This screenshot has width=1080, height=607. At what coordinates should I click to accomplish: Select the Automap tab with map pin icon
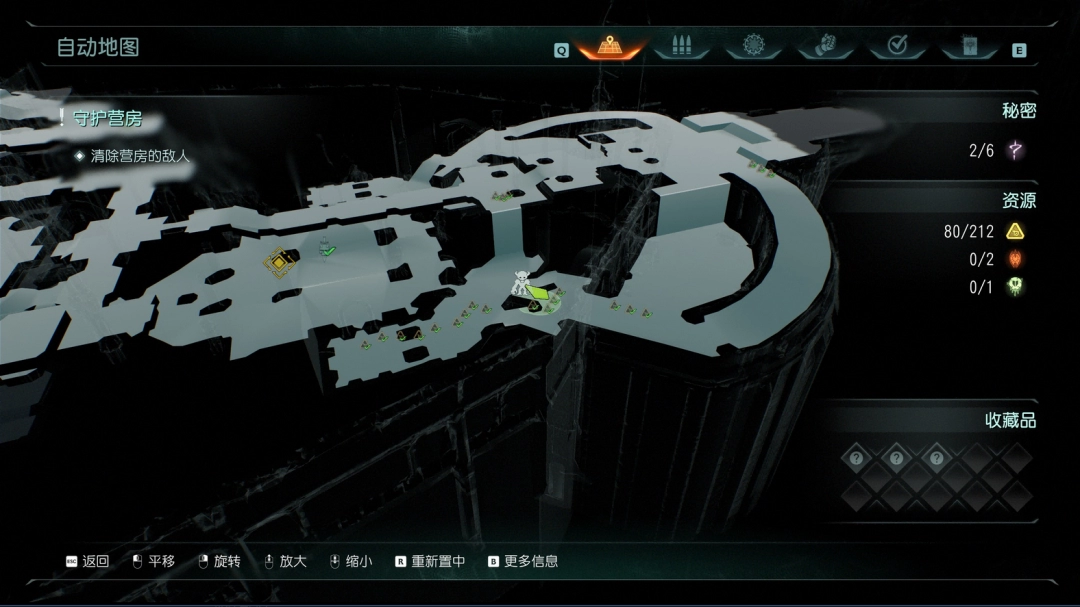point(610,46)
